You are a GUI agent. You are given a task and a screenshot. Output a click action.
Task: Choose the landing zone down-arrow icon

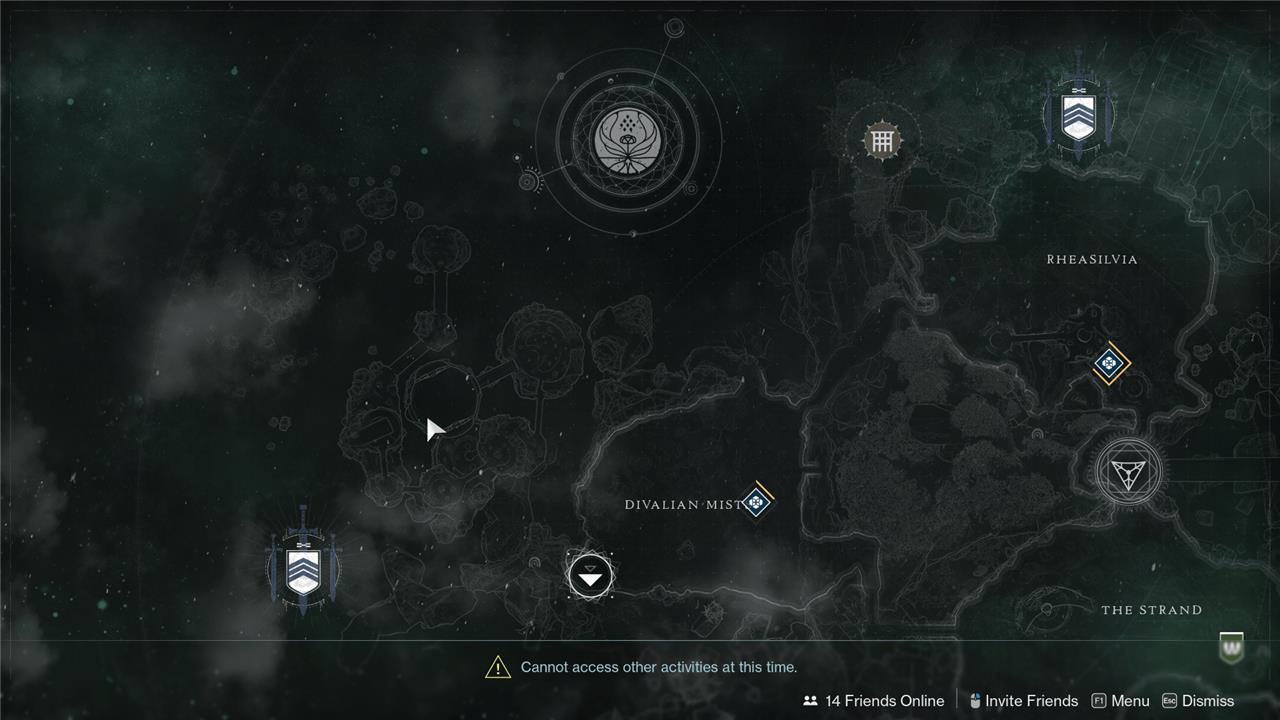coord(590,576)
